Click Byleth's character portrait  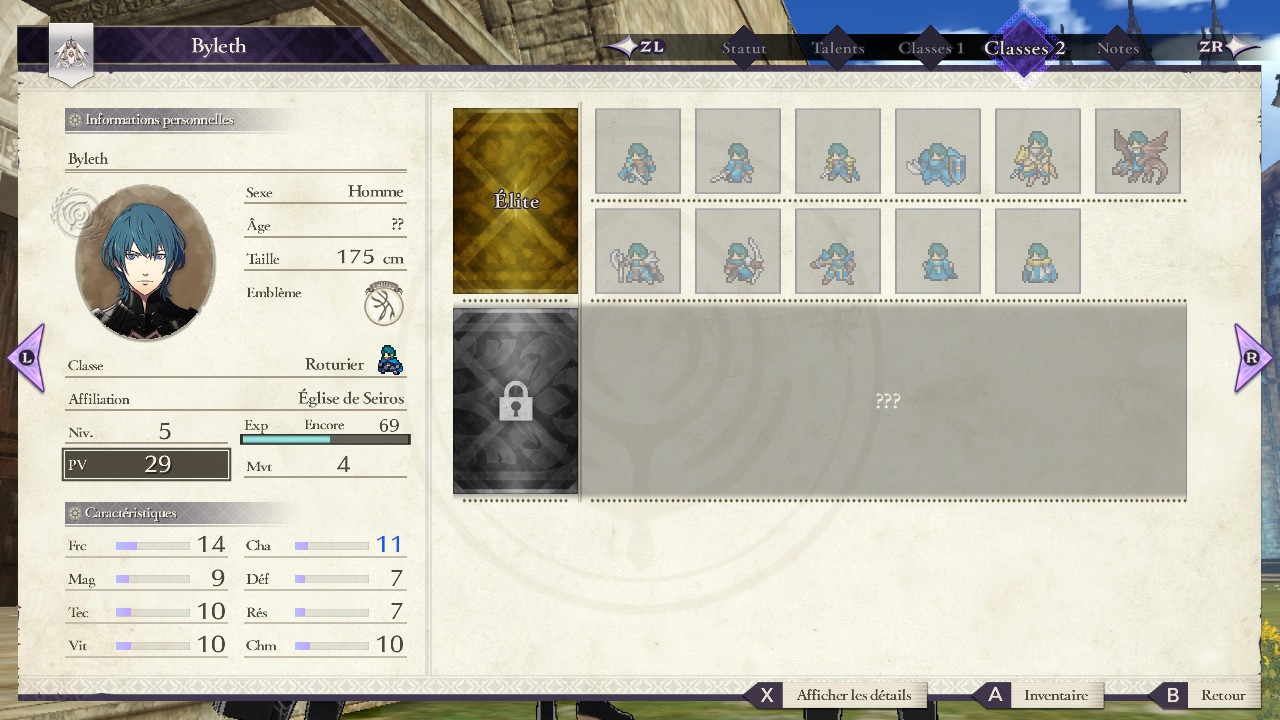pos(145,262)
